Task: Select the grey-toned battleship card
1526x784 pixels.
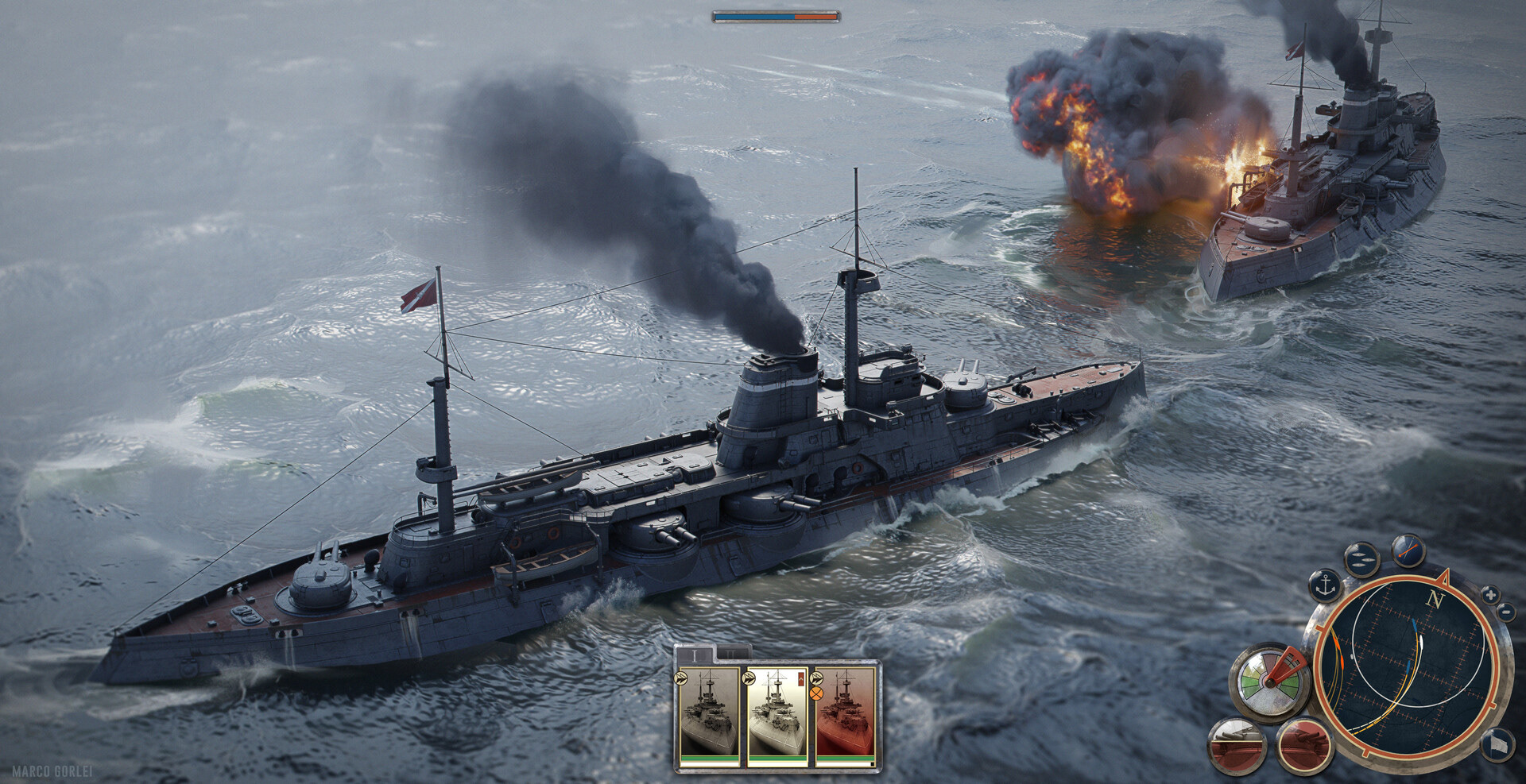Action: click(x=709, y=713)
